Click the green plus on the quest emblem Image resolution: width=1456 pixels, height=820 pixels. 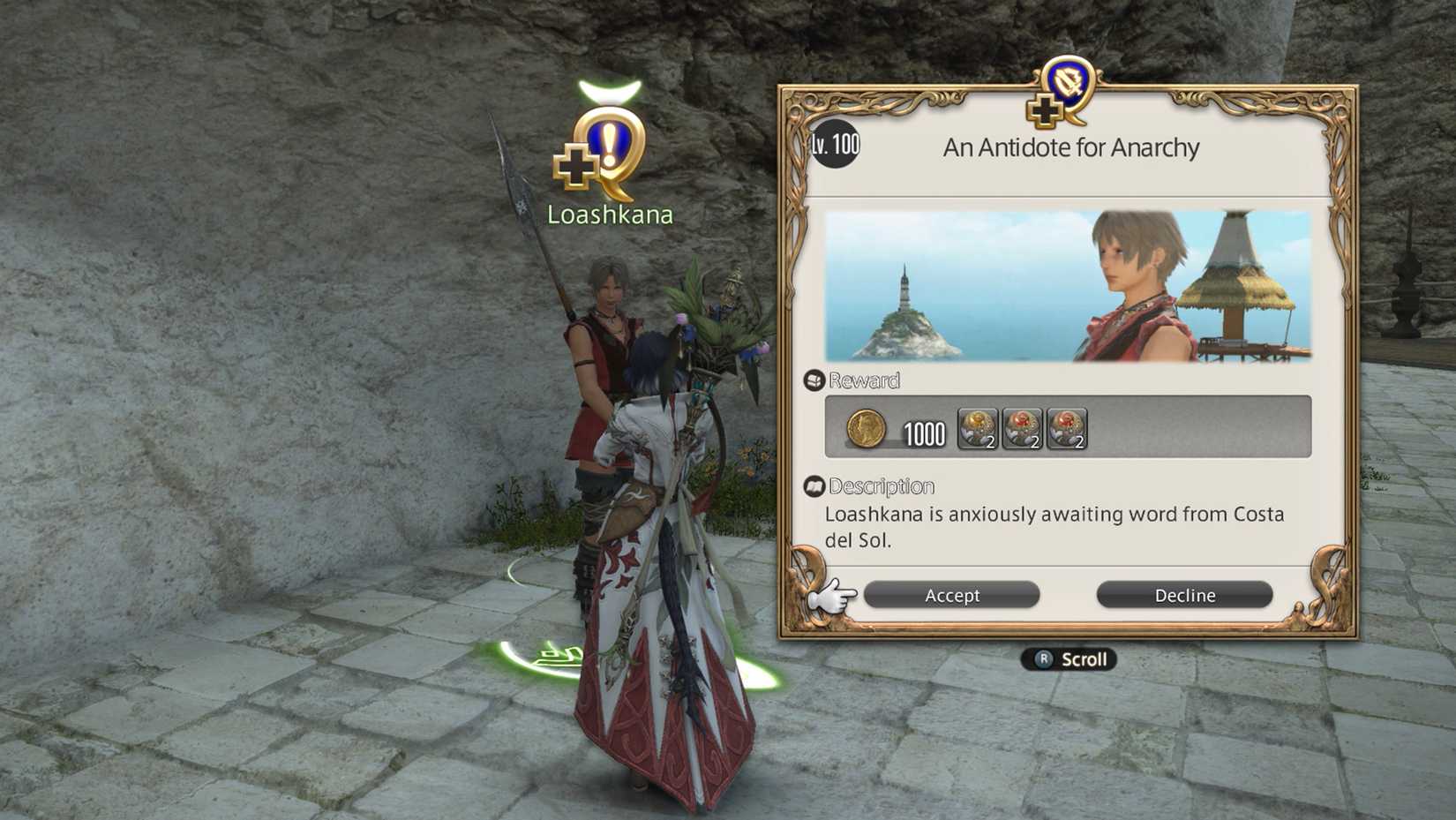pos(1043,110)
